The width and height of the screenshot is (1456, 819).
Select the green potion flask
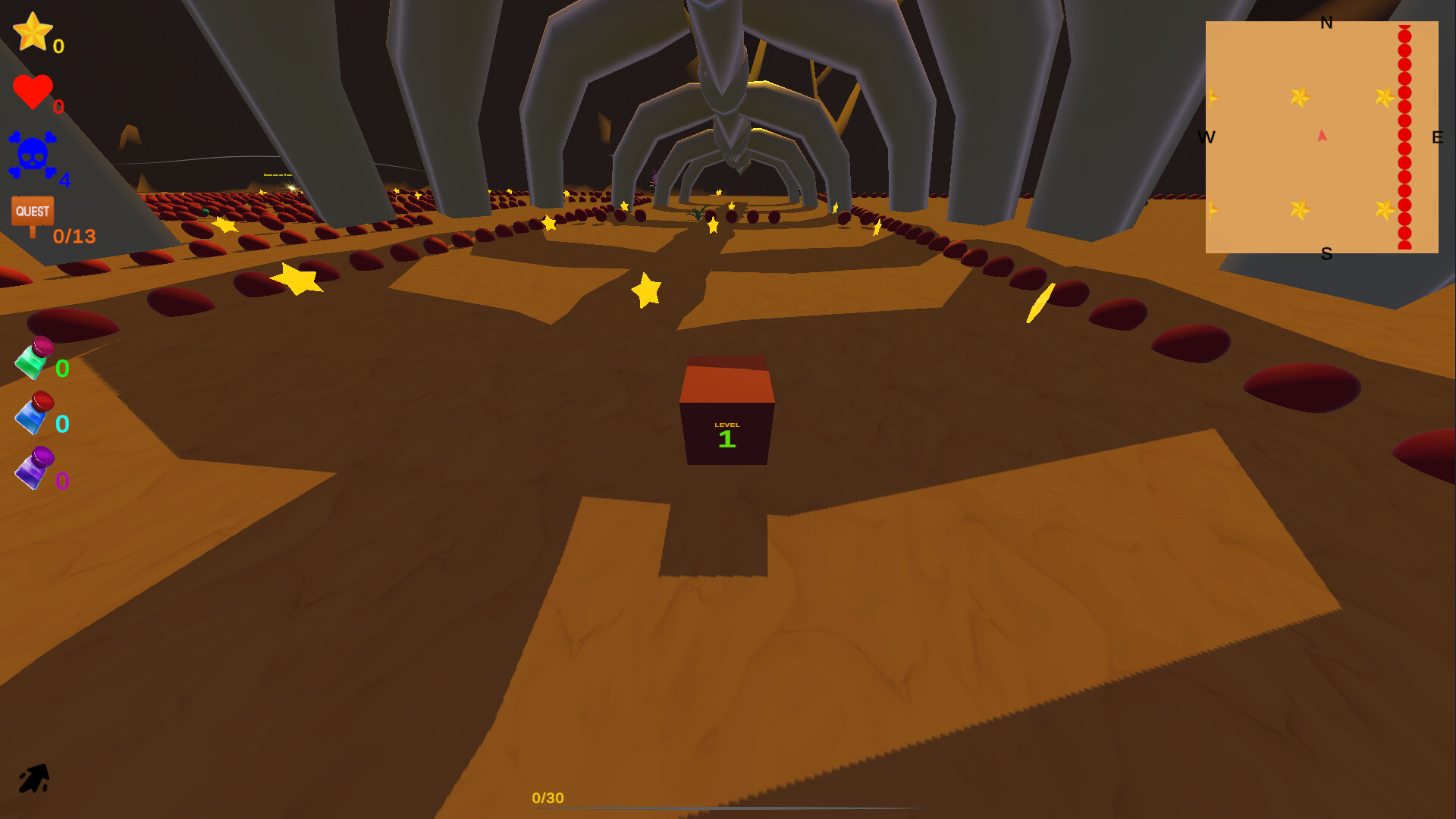pos(32,360)
